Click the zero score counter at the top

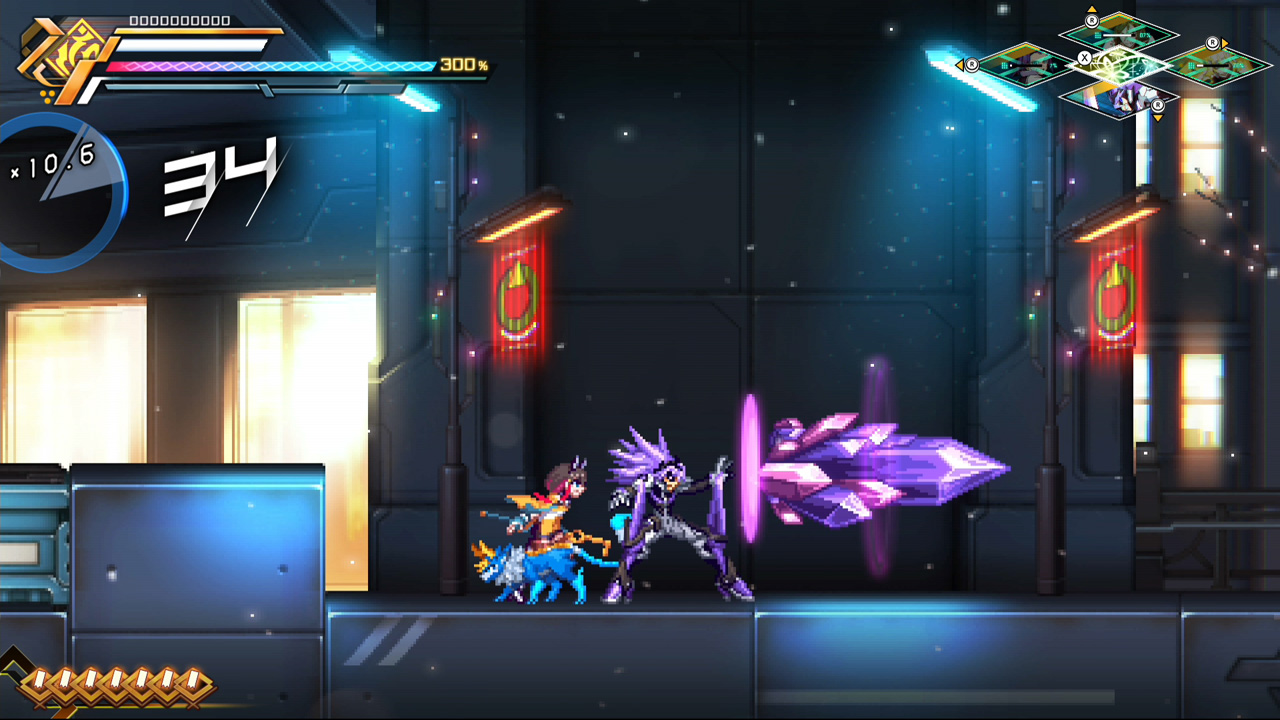(179, 19)
